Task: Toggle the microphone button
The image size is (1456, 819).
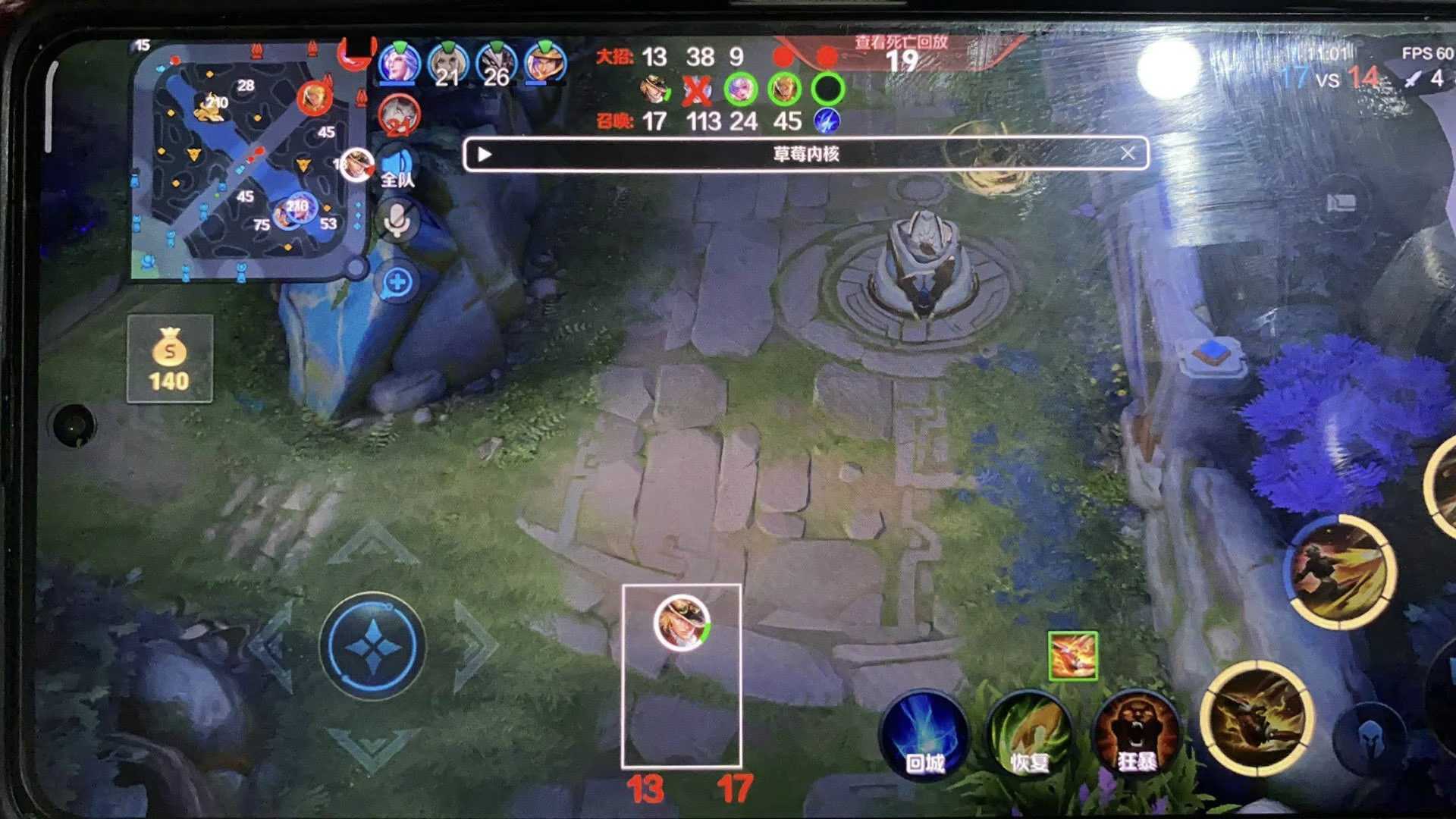Action: pyautogui.click(x=397, y=221)
